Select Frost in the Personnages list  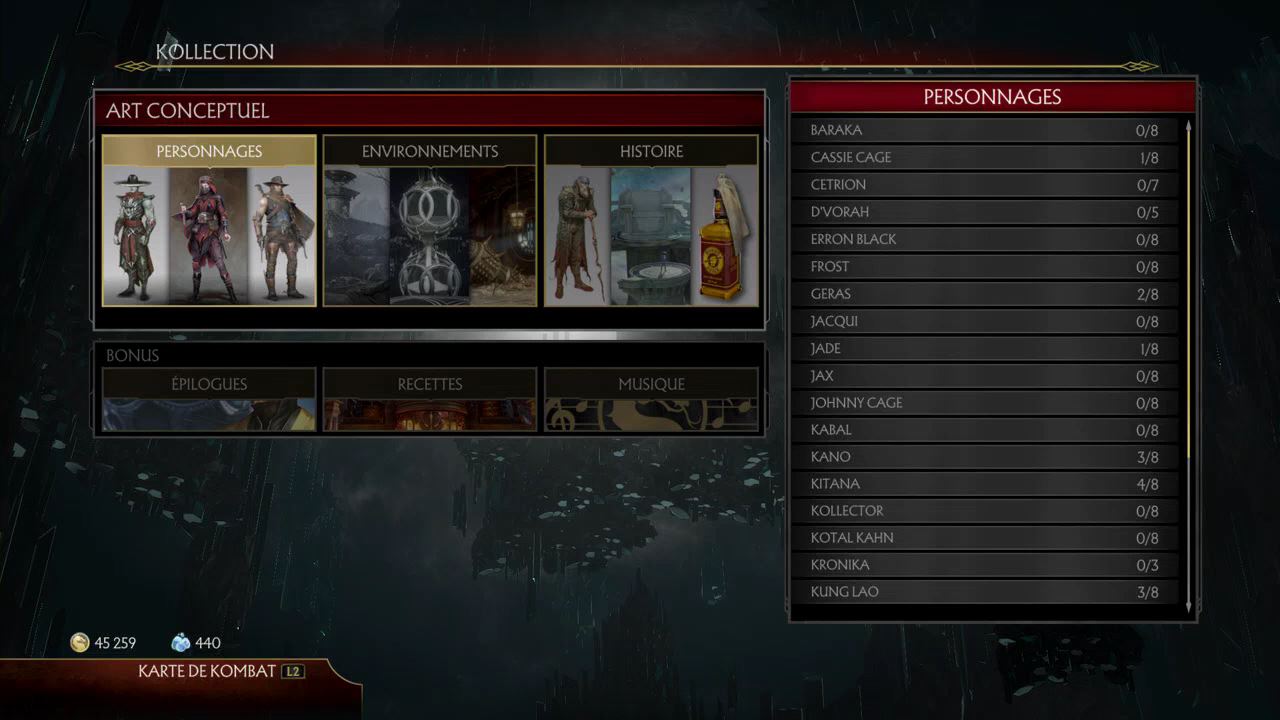(985, 266)
